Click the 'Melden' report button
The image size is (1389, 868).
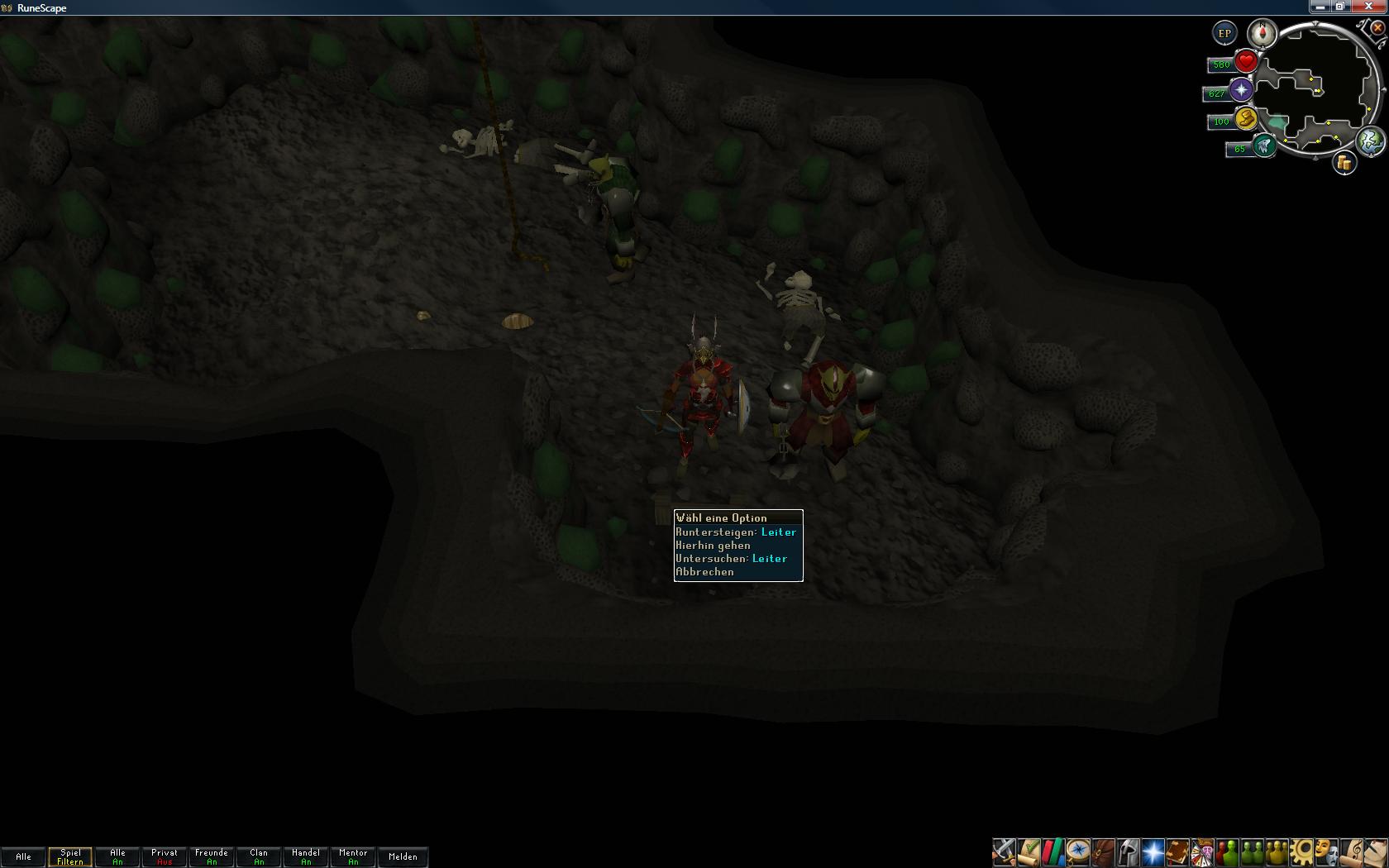[403, 856]
